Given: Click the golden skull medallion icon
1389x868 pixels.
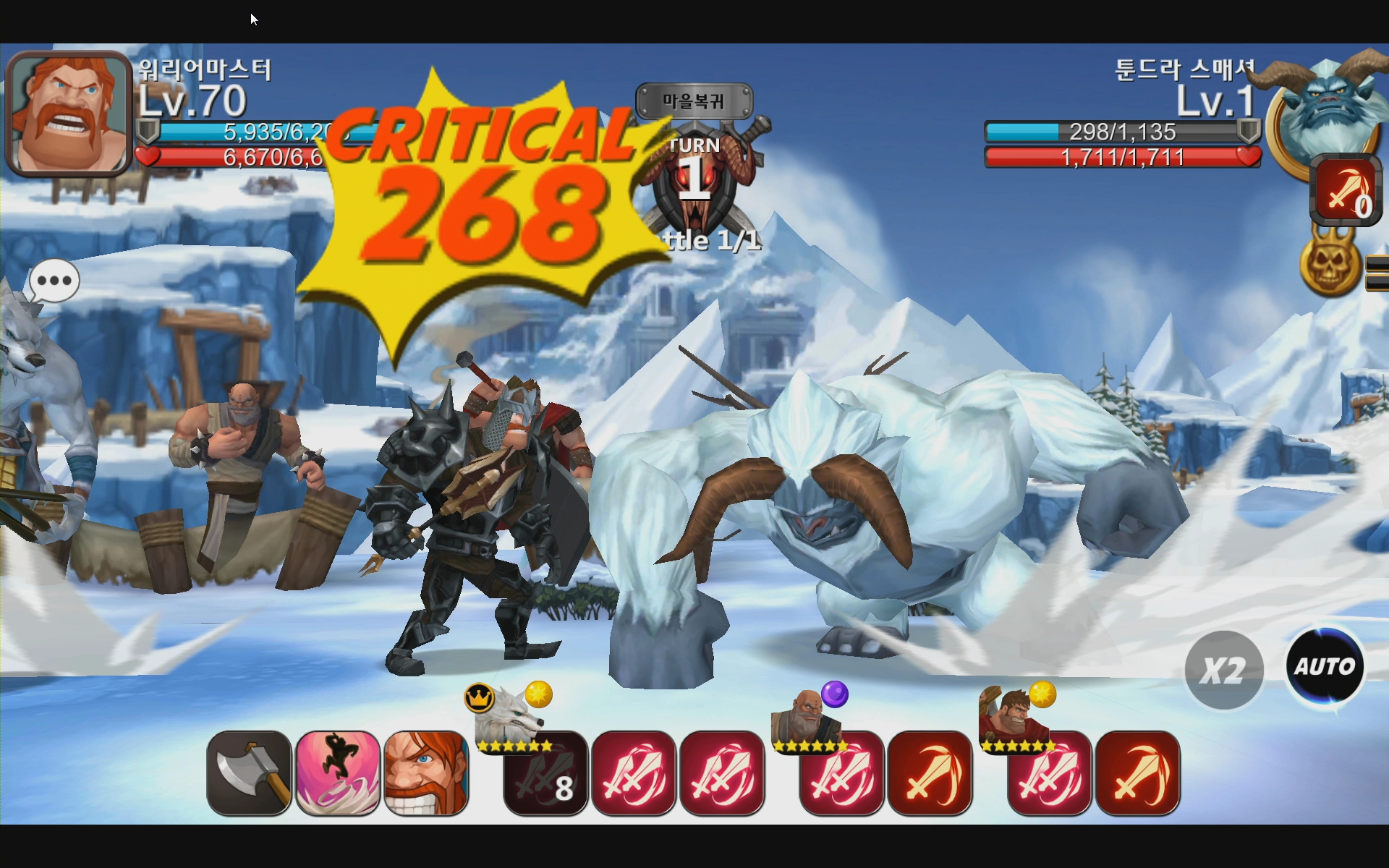Looking at the screenshot, I should click(1331, 264).
